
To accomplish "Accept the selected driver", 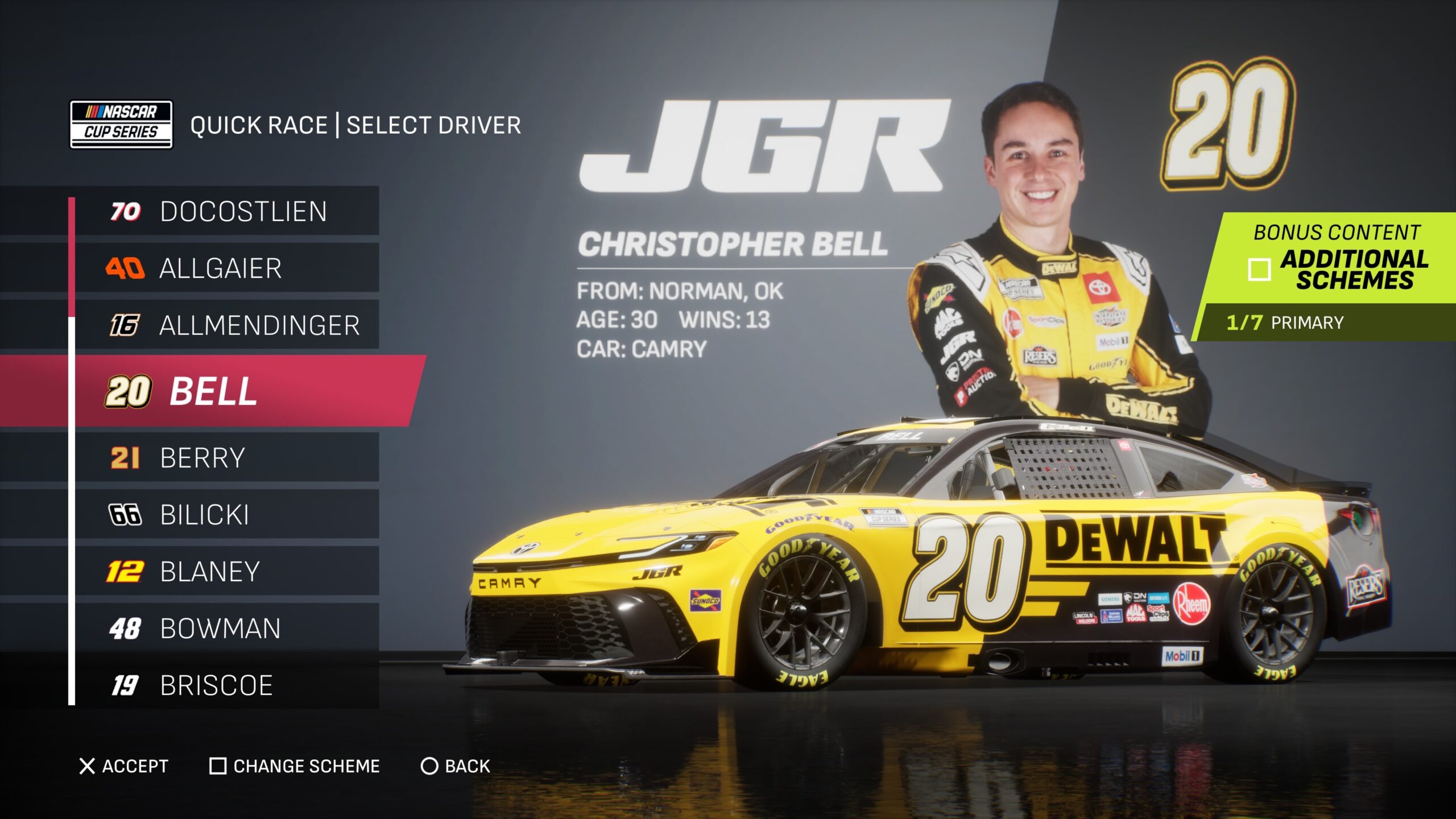I will pos(124,766).
